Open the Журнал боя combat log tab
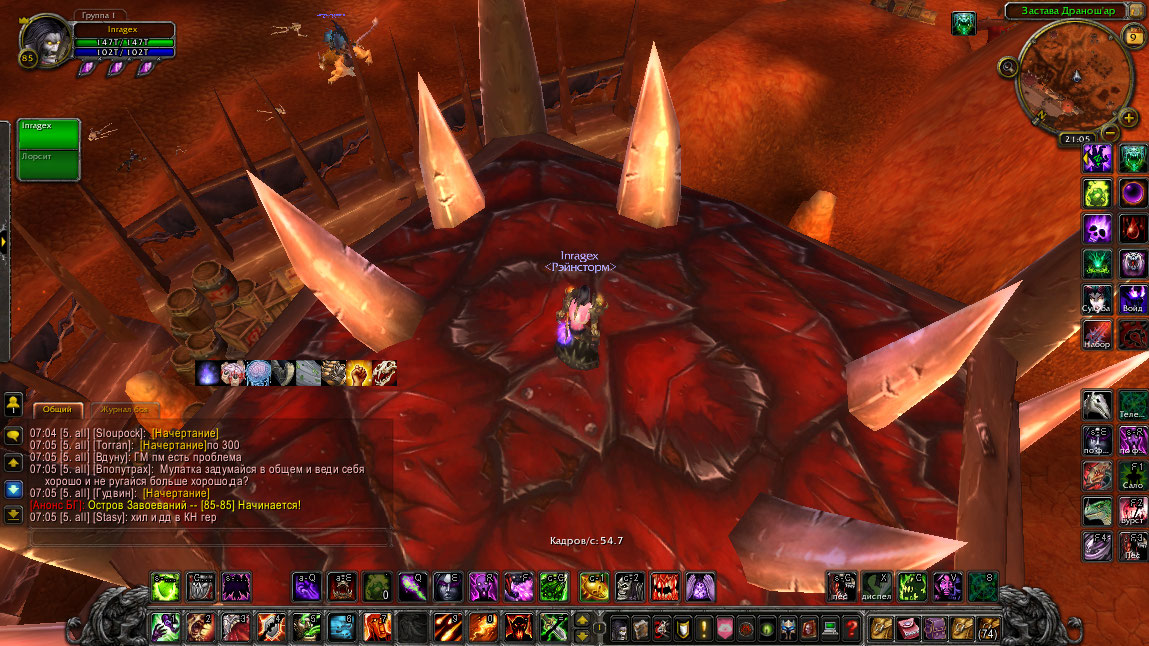 125,409
